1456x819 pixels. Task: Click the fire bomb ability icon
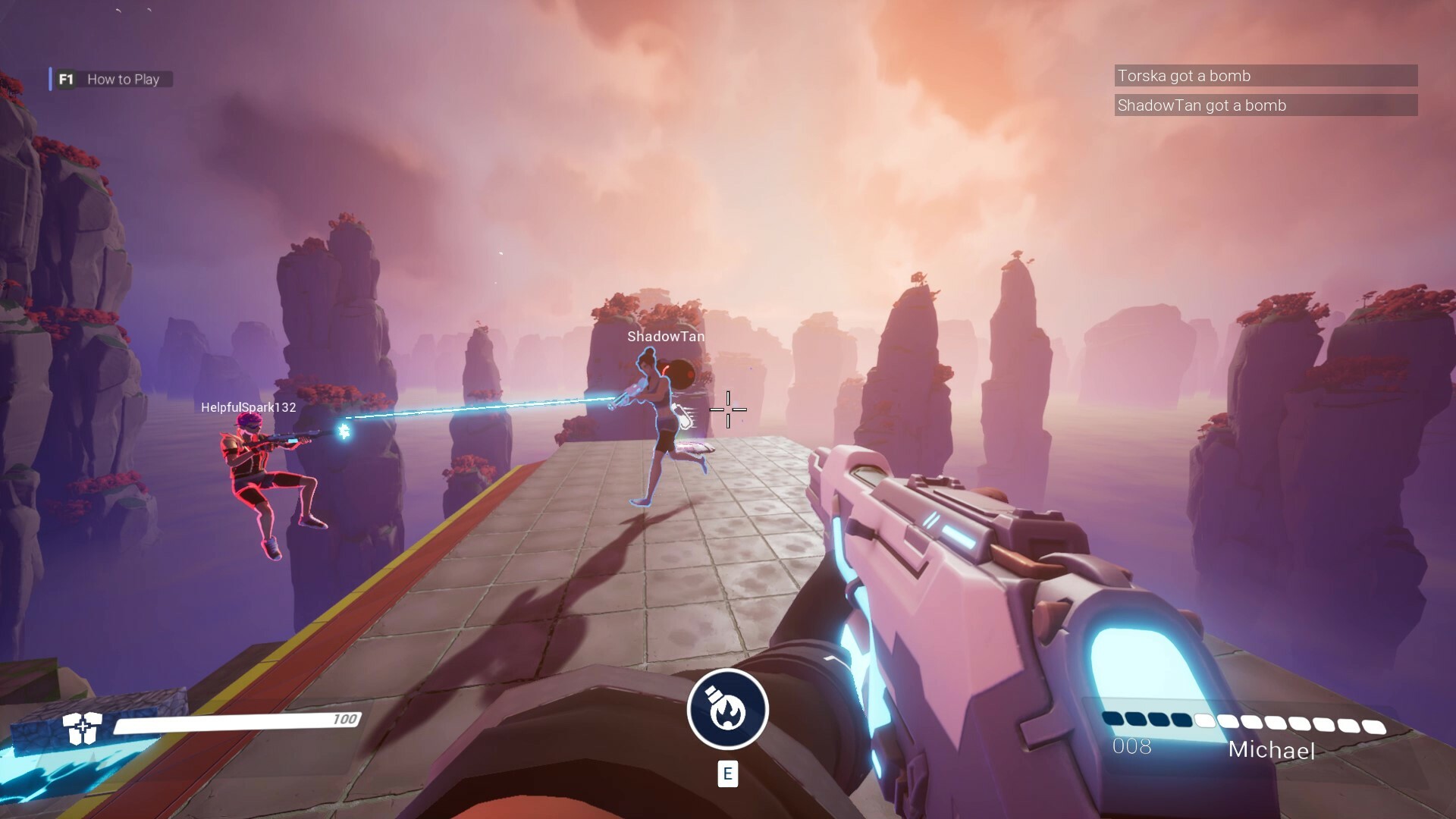click(727, 708)
